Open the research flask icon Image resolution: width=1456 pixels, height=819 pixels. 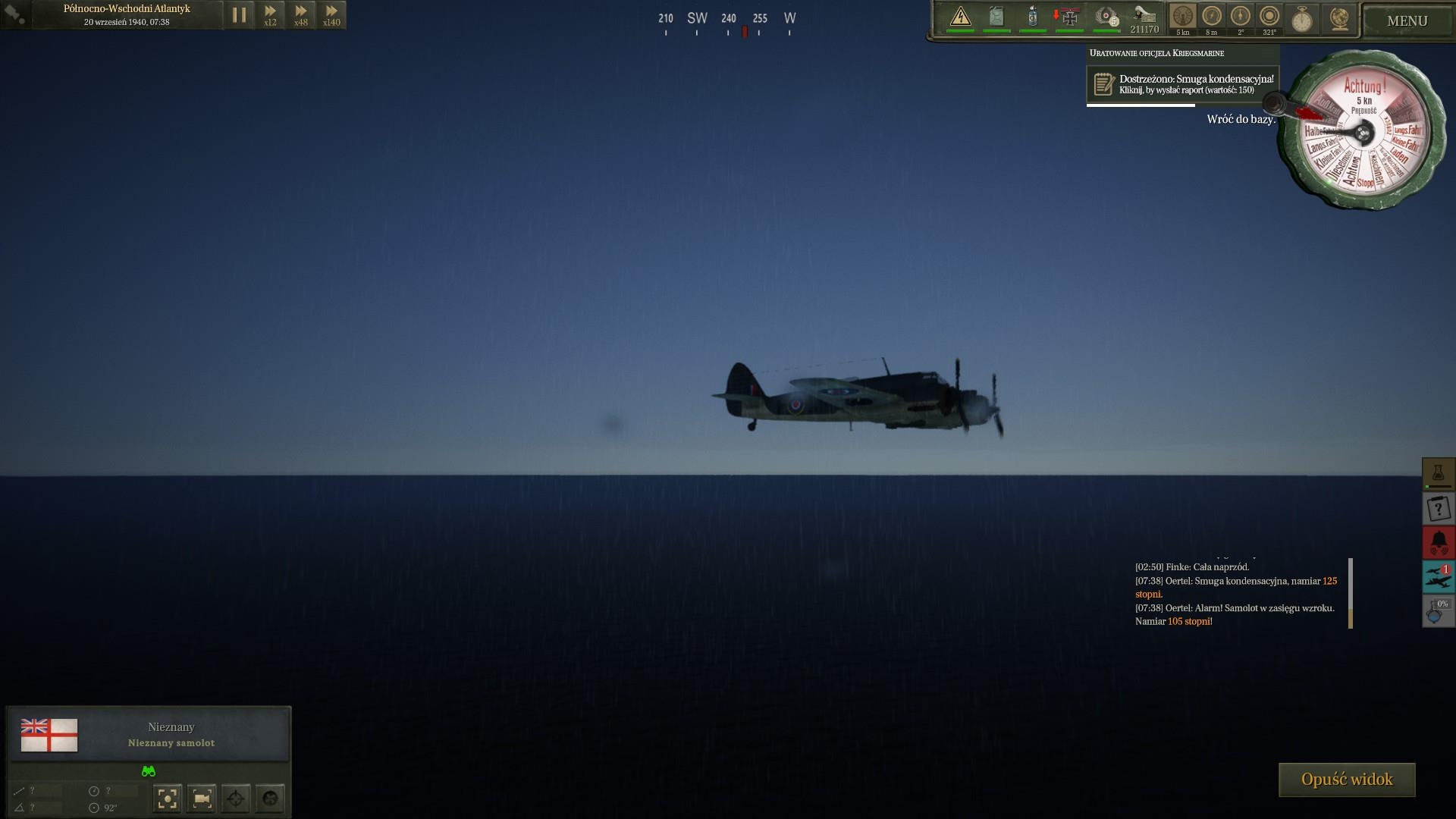tap(1438, 474)
